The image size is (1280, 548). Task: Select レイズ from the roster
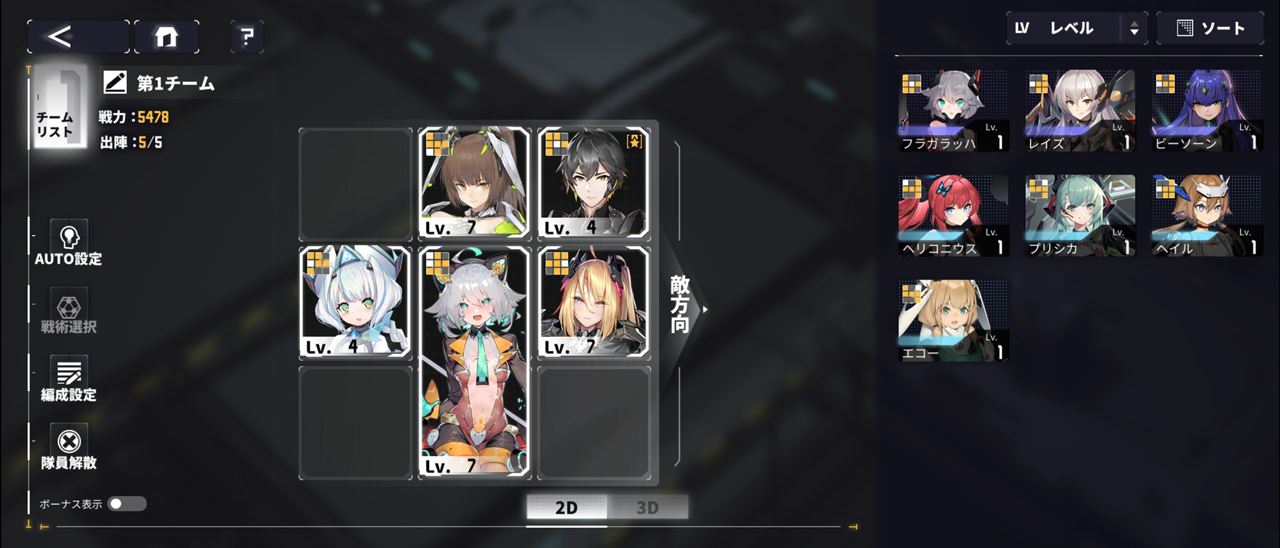pos(1080,111)
